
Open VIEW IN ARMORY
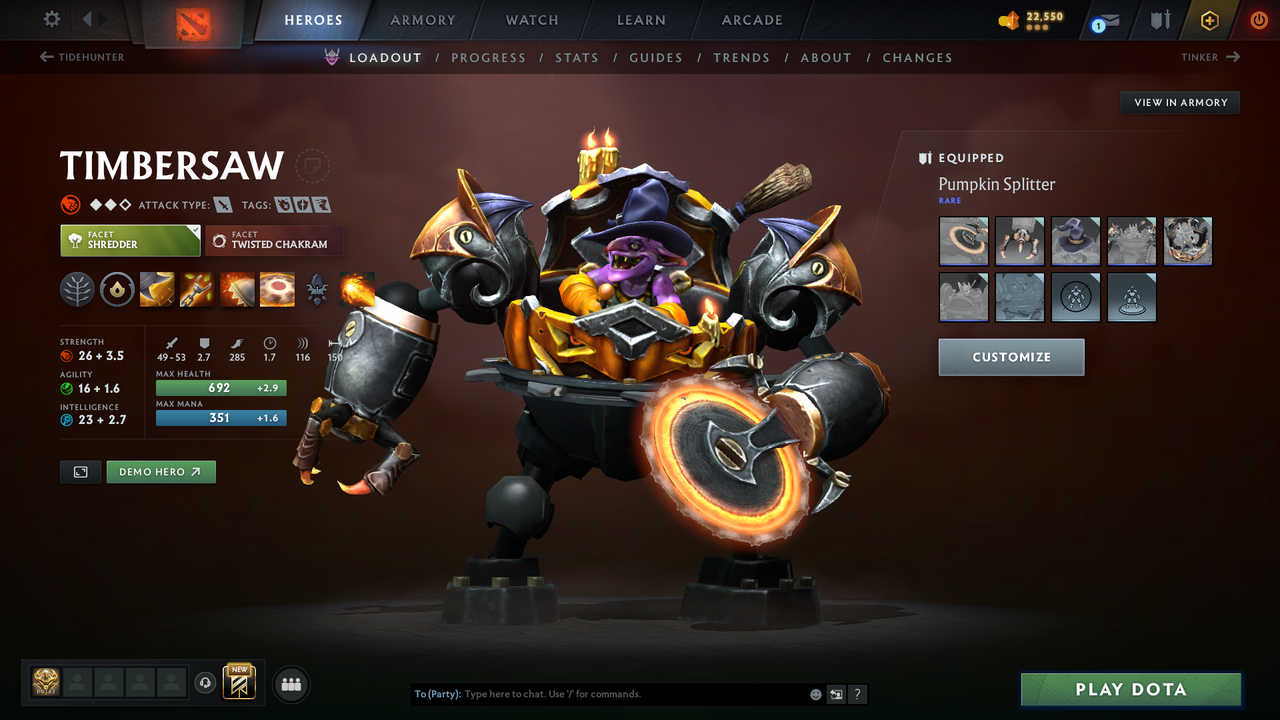click(1179, 102)
